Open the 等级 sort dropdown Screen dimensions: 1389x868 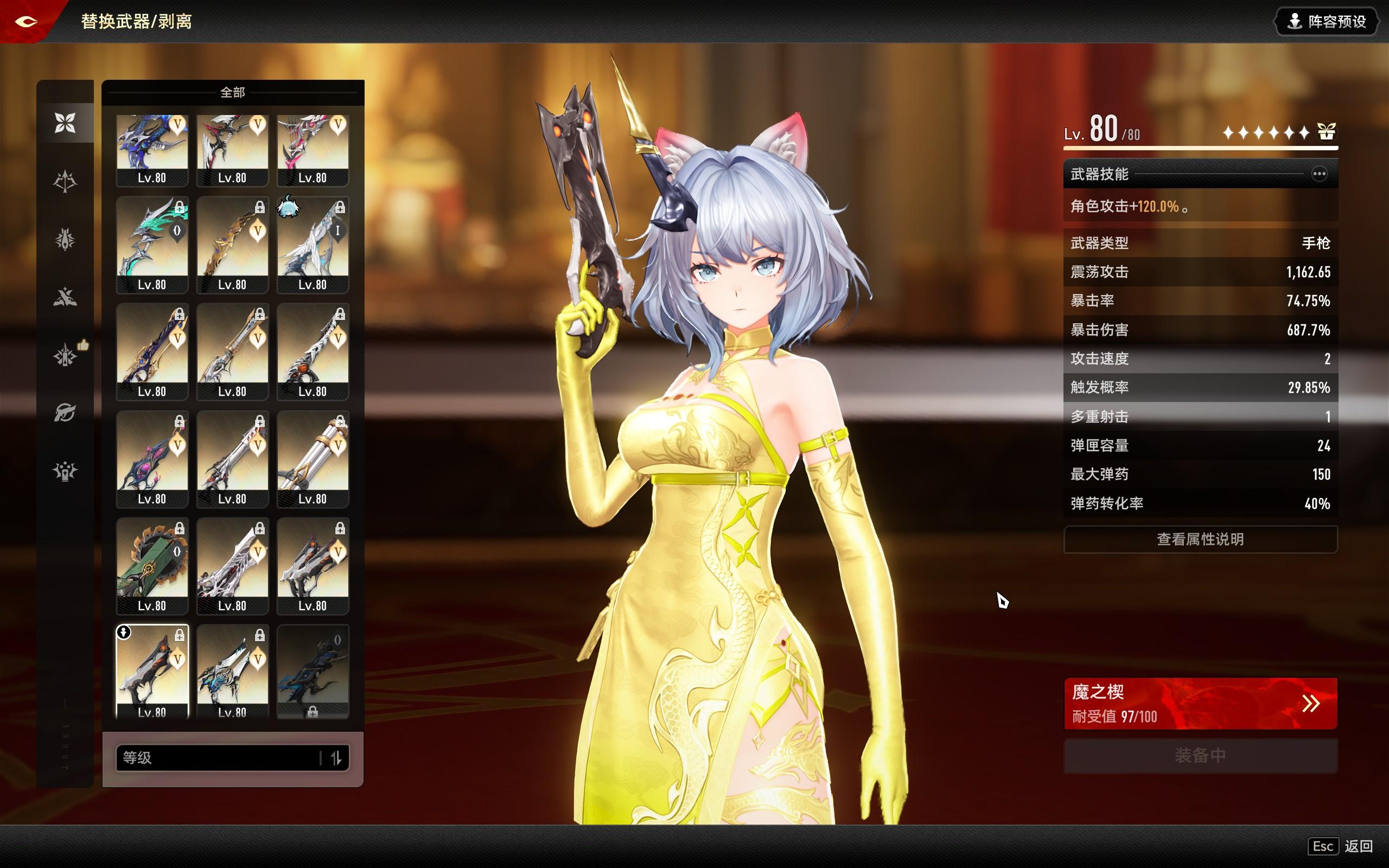coord(218,758)
